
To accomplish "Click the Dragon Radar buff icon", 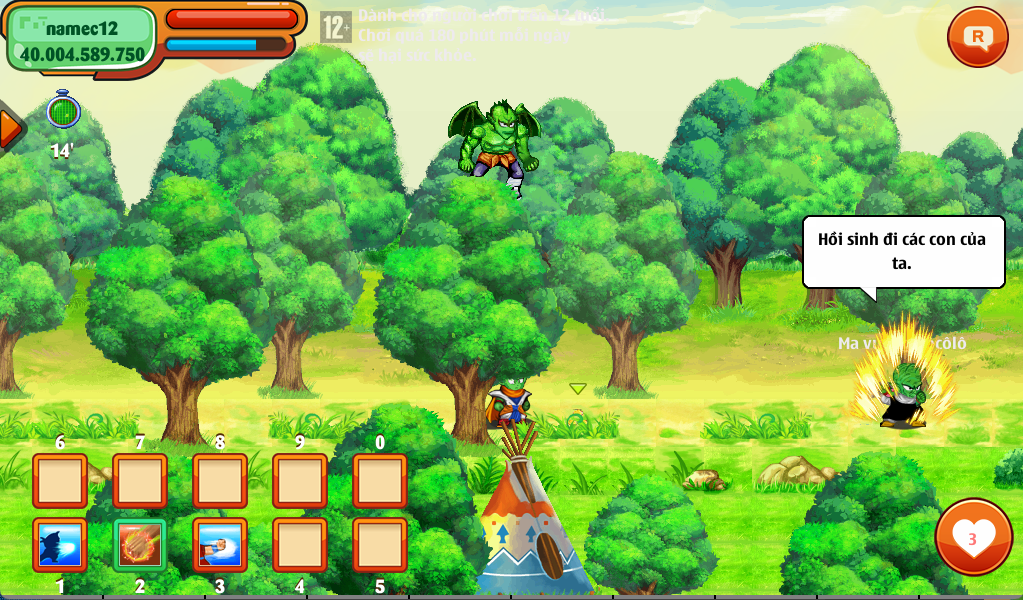I will pos(63,110).
